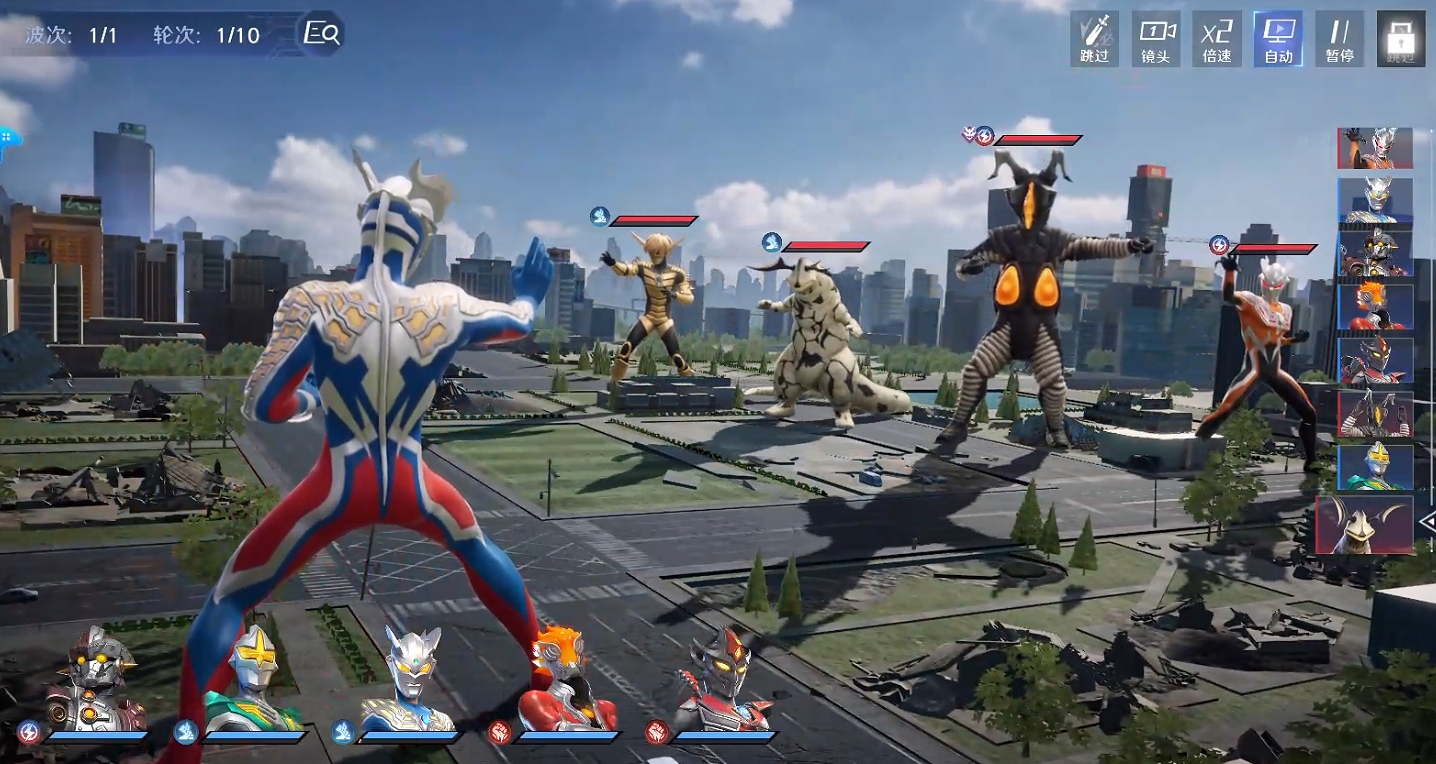Toggle the x2 倍速 speed button
The height and width of the screenshot is (764, 1436).
[1217, 39]
